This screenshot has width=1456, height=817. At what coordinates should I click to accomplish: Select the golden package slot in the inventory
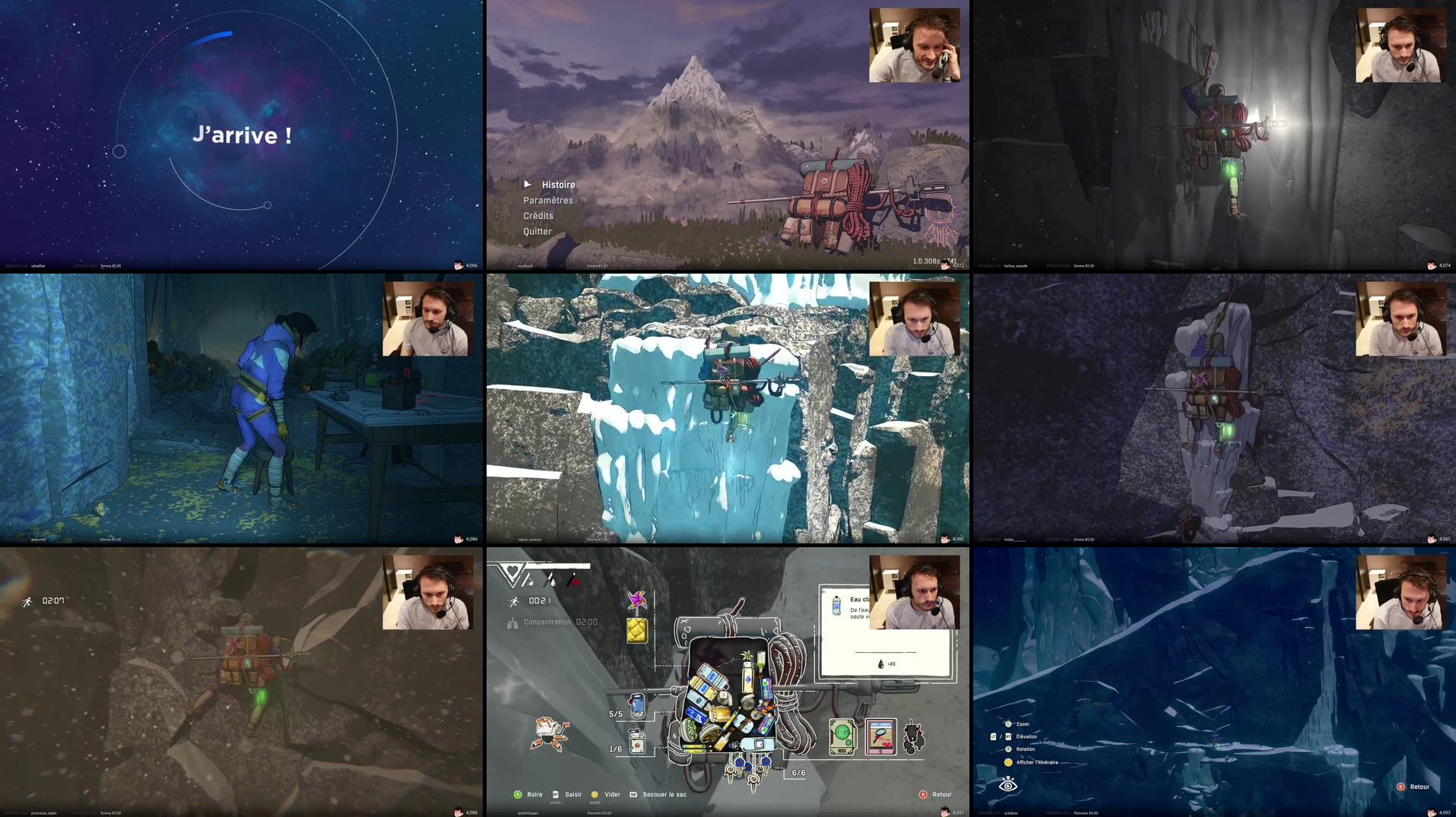pyautogui.click(x=636, y=631)
